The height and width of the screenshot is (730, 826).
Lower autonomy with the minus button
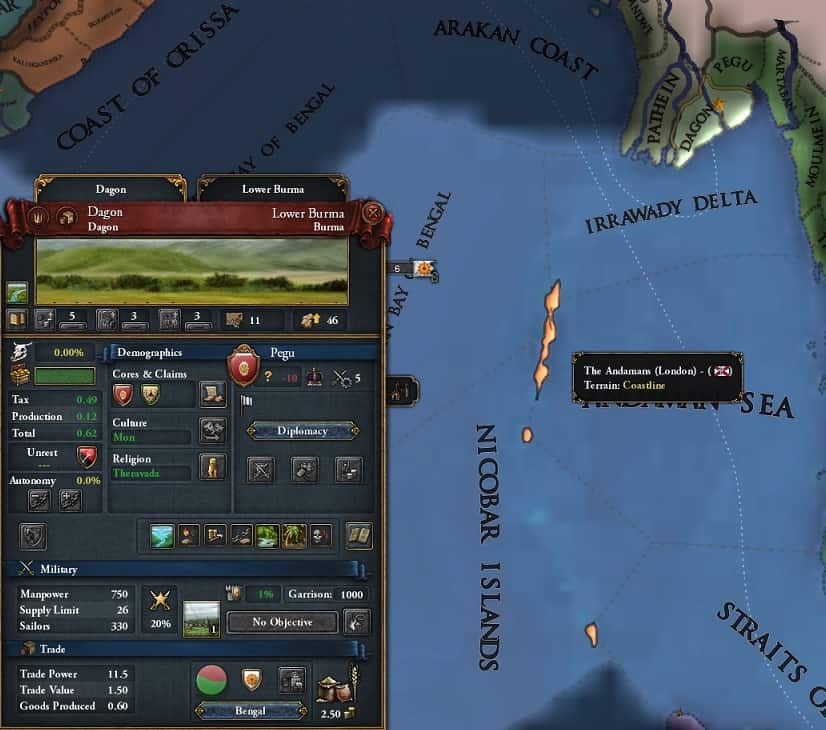point(42,500)
